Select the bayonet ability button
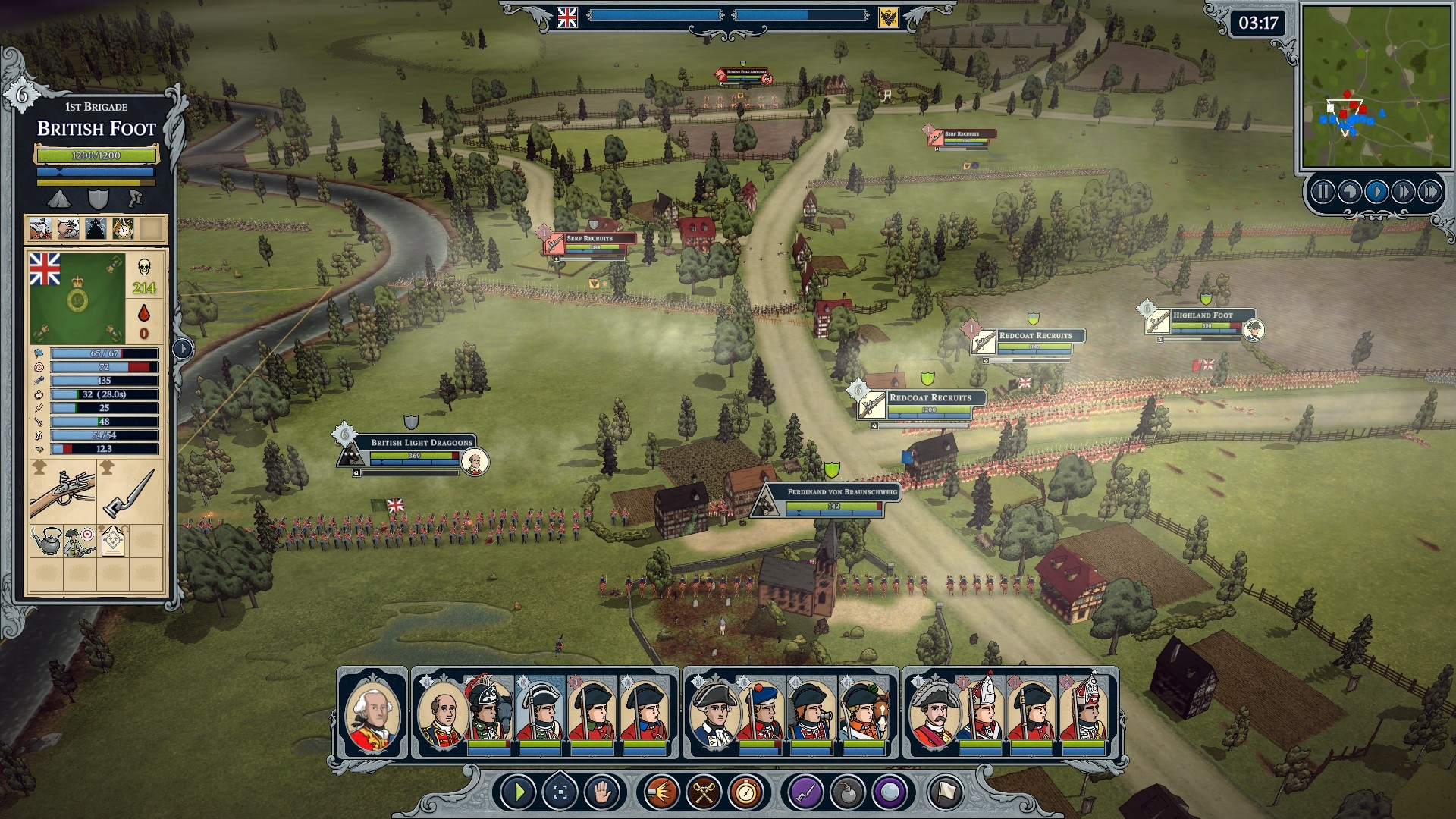The image size is (1456, 819). click(806, 793)
